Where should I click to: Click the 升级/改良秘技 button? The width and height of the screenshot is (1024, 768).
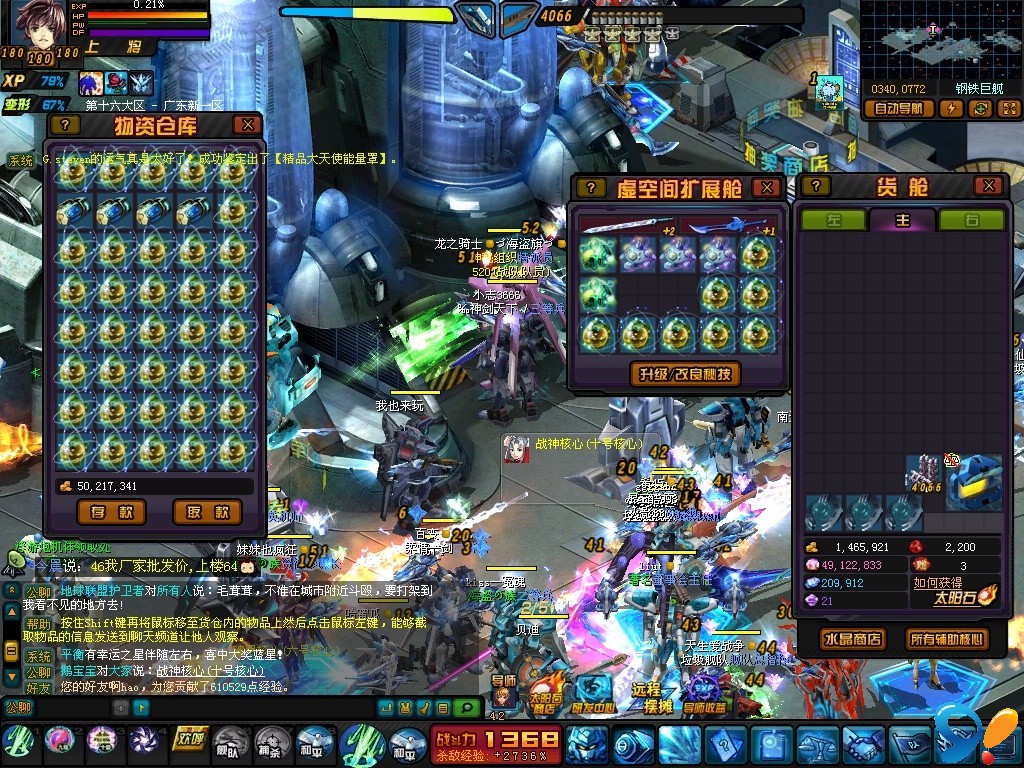(x=685, y=374)
